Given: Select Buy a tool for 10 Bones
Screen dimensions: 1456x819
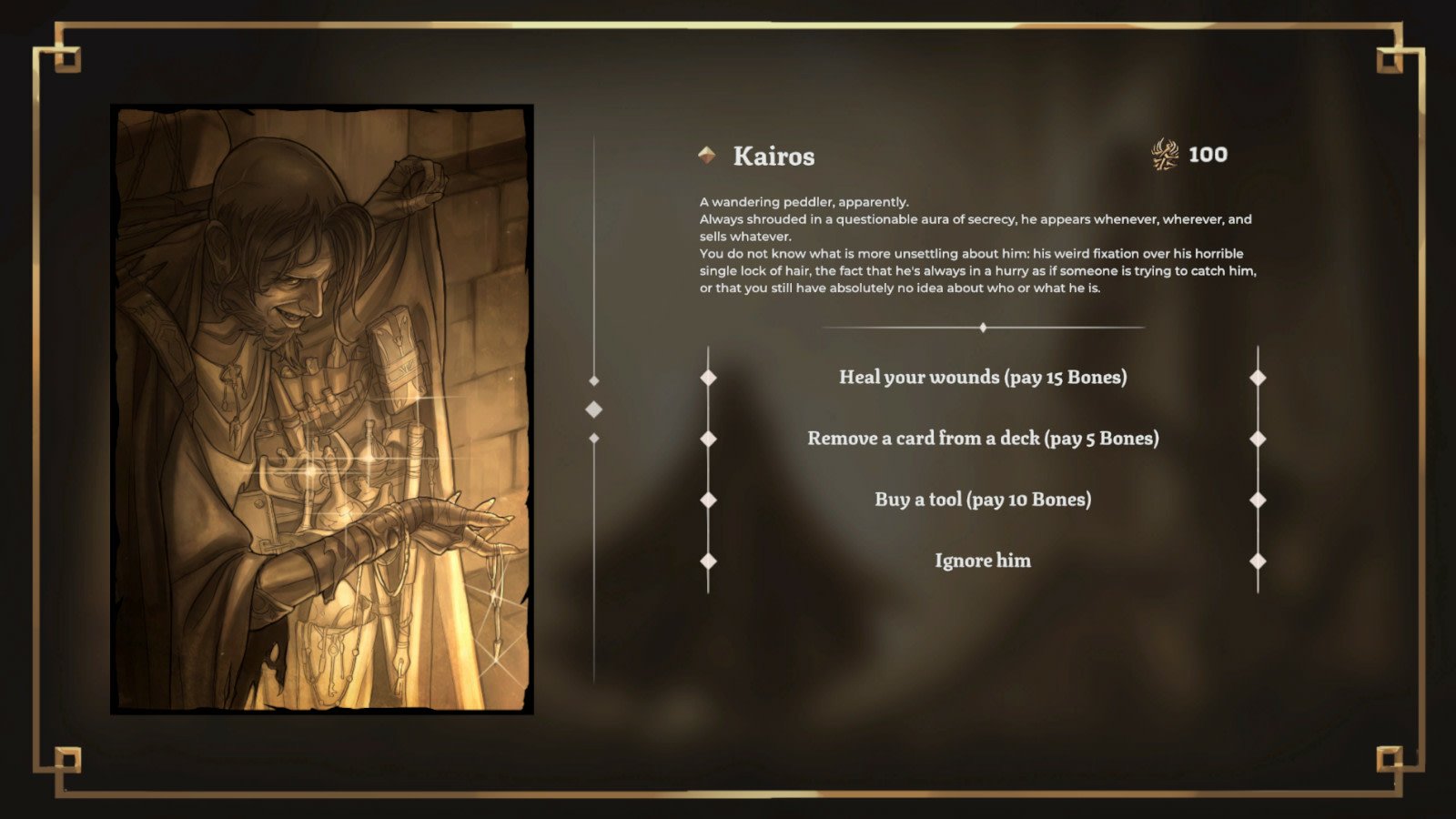Looking at the screenshot, I should click(983, 499).
